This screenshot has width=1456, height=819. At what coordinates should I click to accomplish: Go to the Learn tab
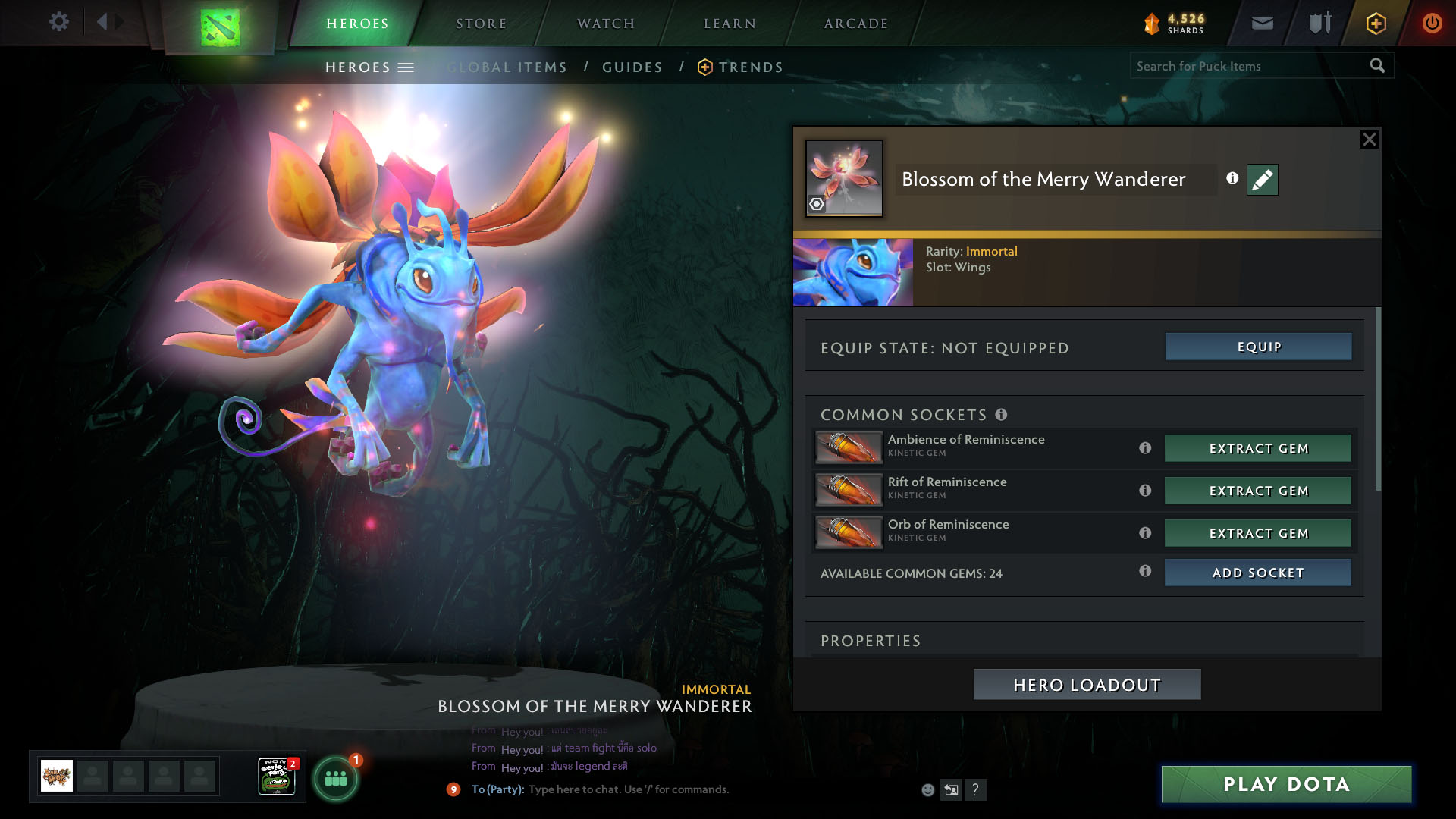pos(730,24)
